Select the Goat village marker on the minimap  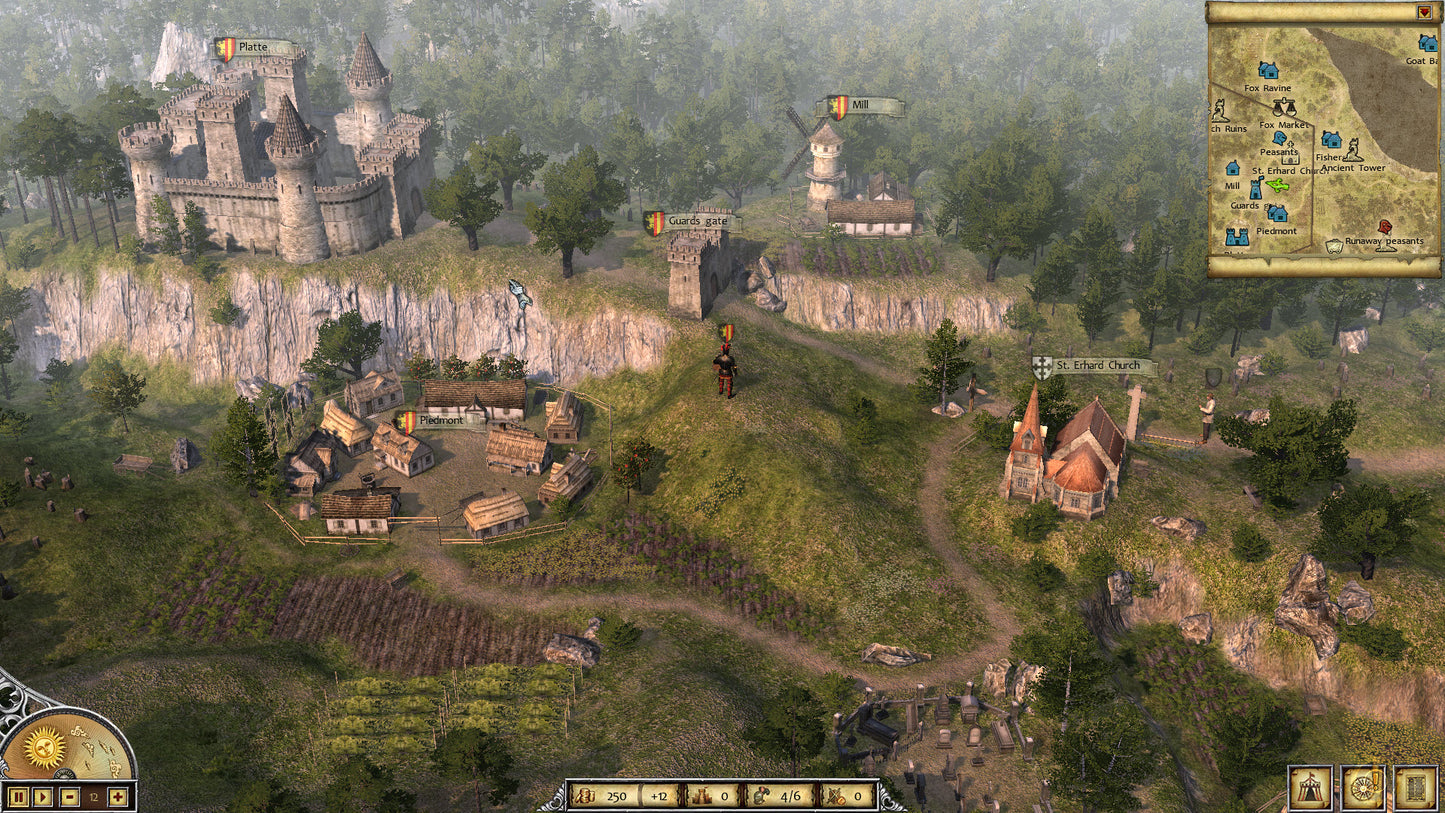tap(1428, 43)
